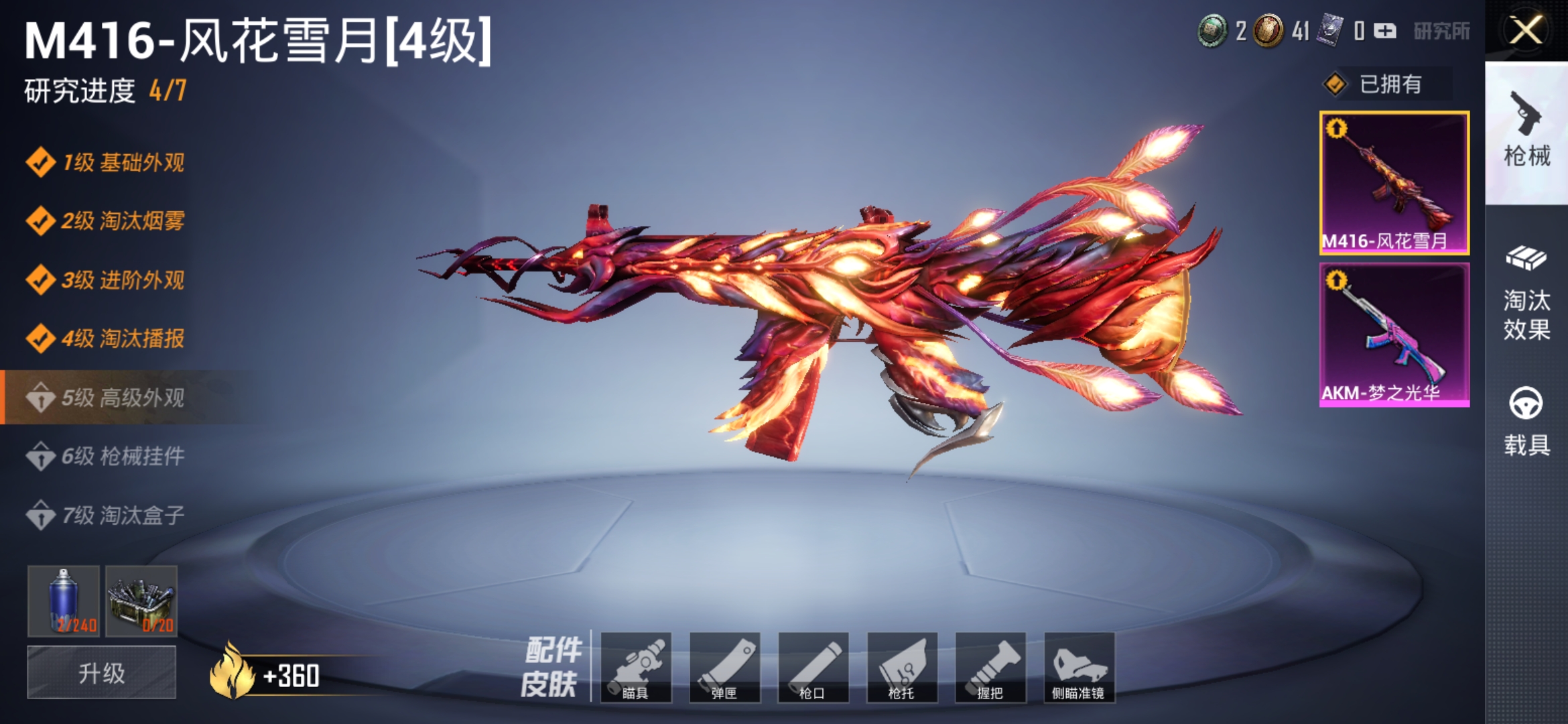Select level 5 高级外观 entry
Viewport: 1568px width, 724px height.
[x=107, y=398]
